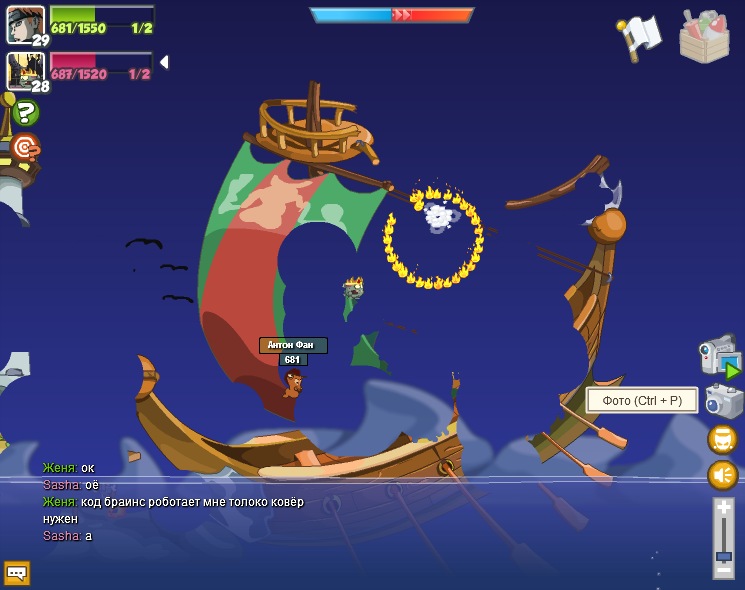
Task: Start video recording with camcorder icon
Action: pos(718,356)
